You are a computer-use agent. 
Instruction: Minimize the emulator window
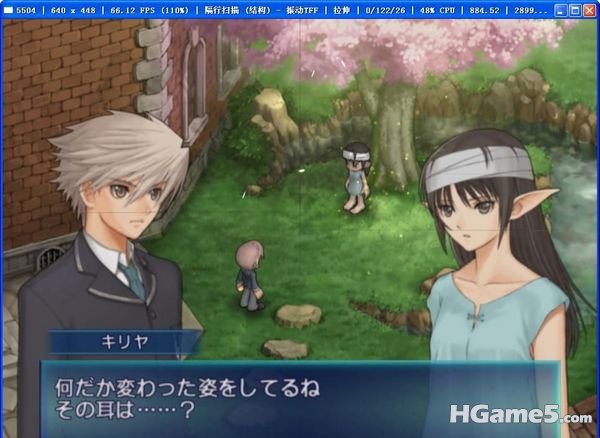point(559,10)
